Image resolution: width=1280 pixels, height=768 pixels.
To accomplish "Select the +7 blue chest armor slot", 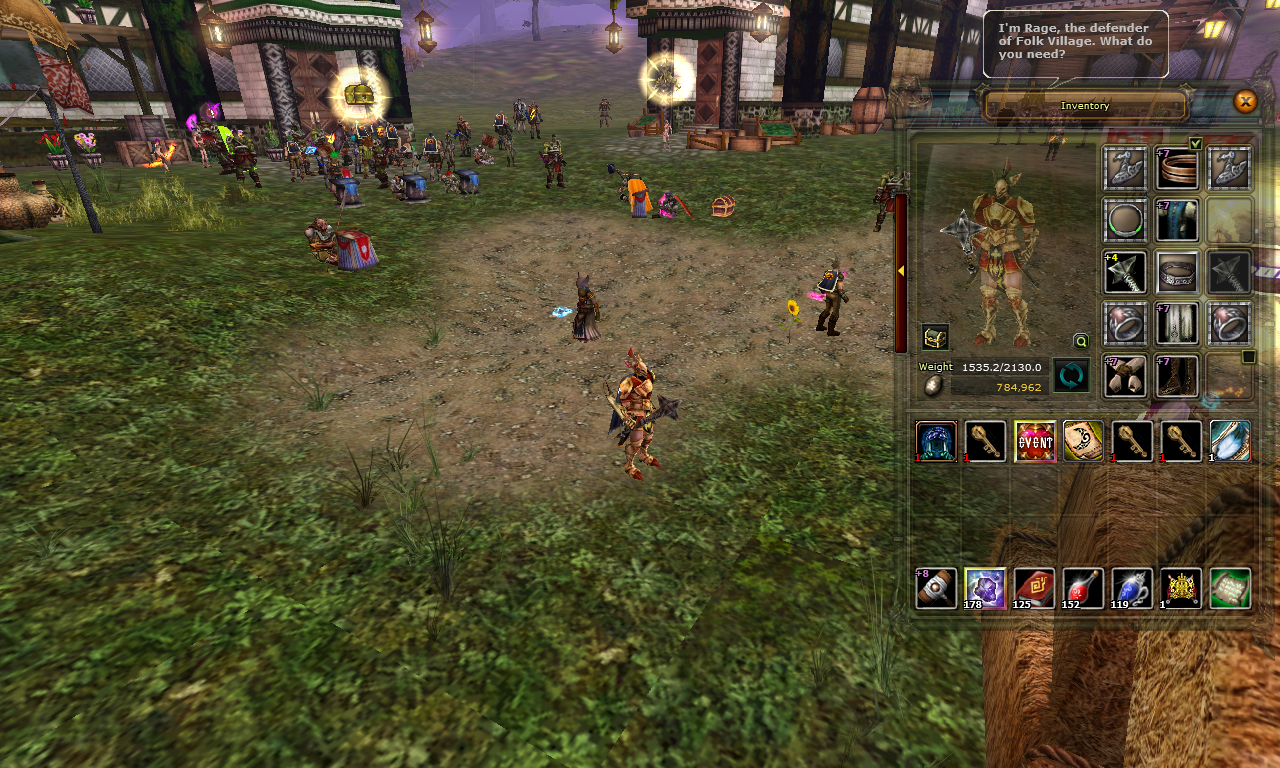I will point(1177,220).
